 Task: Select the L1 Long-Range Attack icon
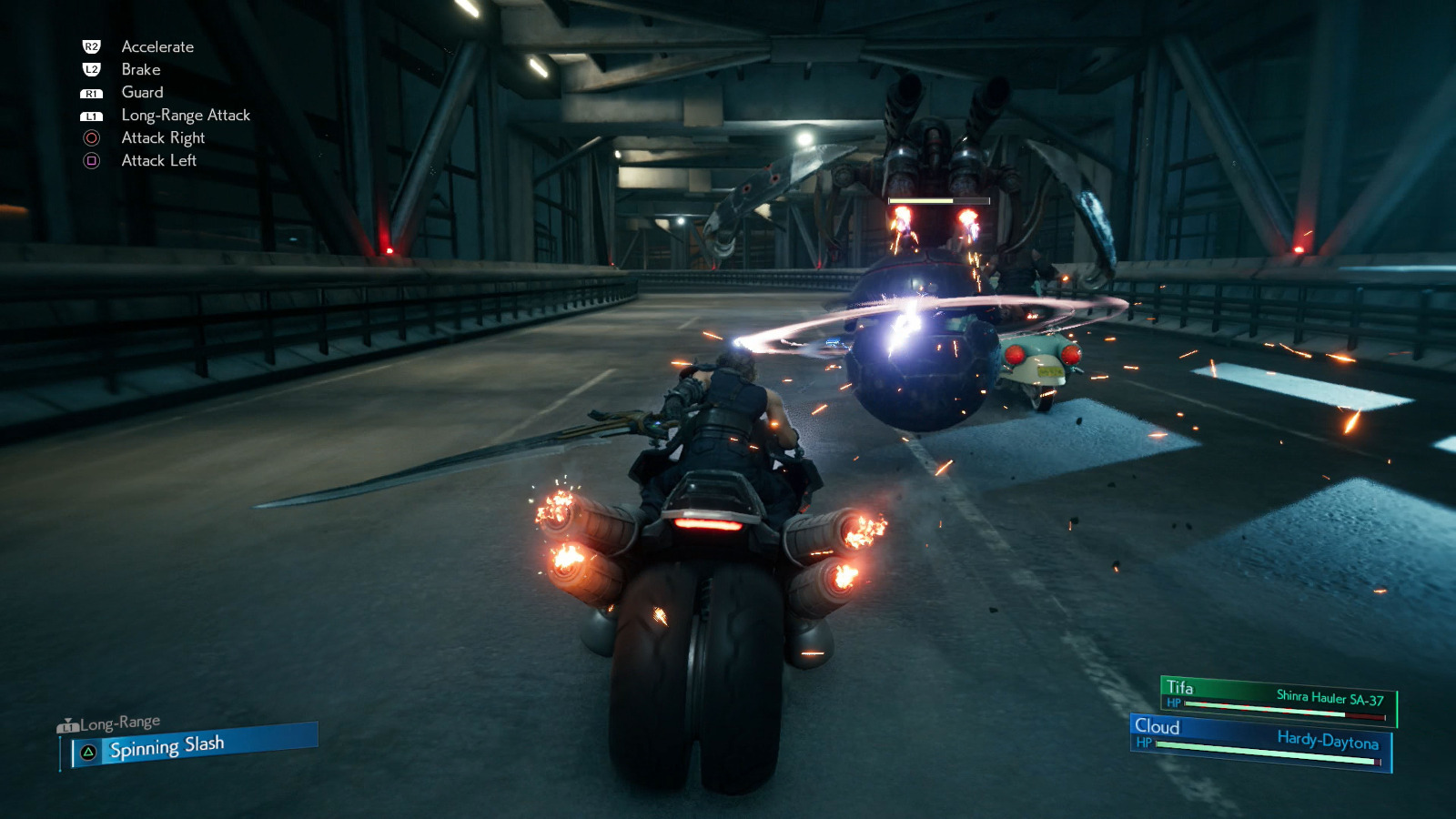[x=90, y=115]
